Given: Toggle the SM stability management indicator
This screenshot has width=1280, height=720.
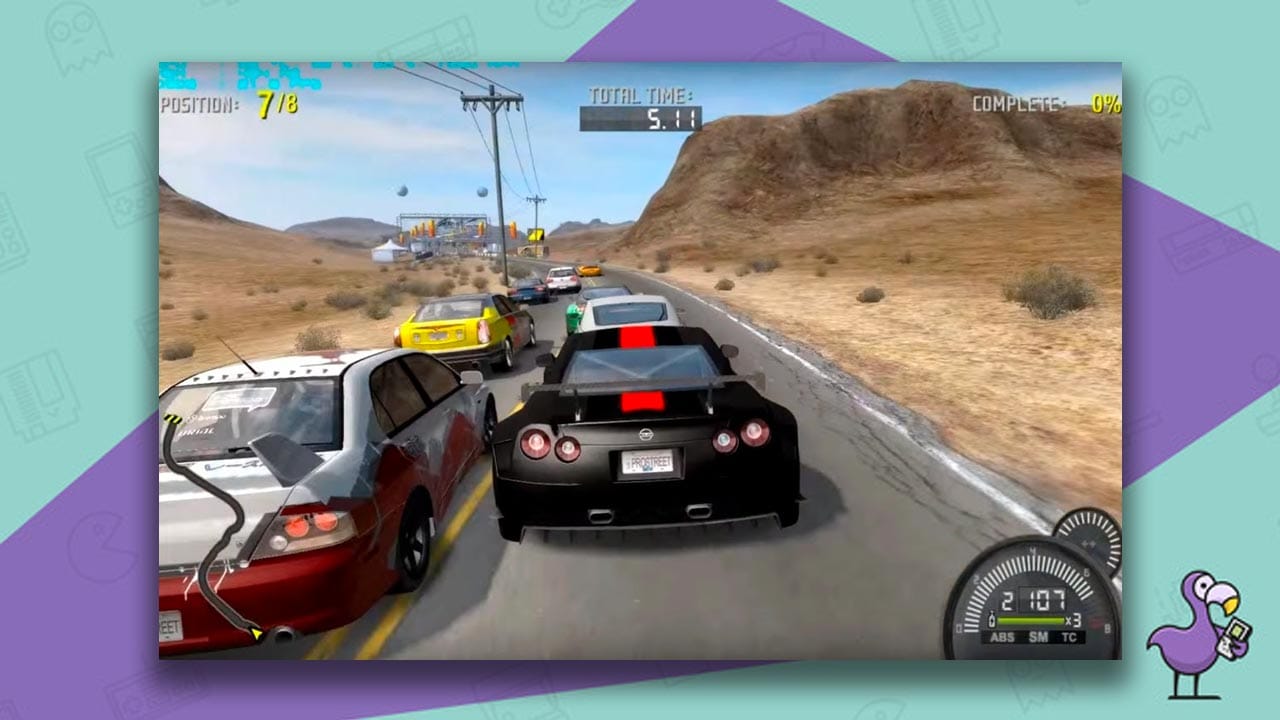Looking at the screenshot, I should point(1039,637).
